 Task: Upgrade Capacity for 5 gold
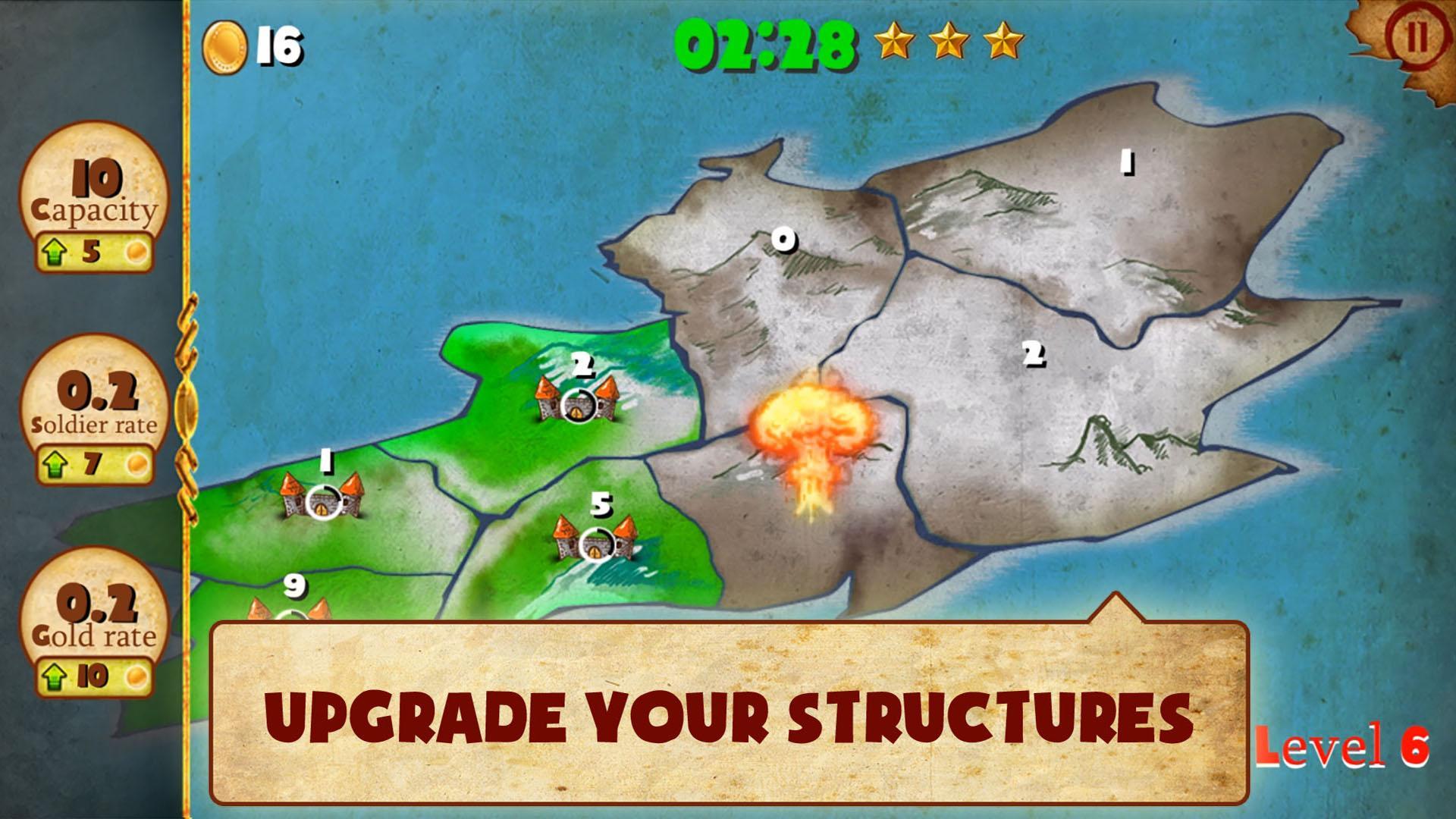click(x=93, y=252)
